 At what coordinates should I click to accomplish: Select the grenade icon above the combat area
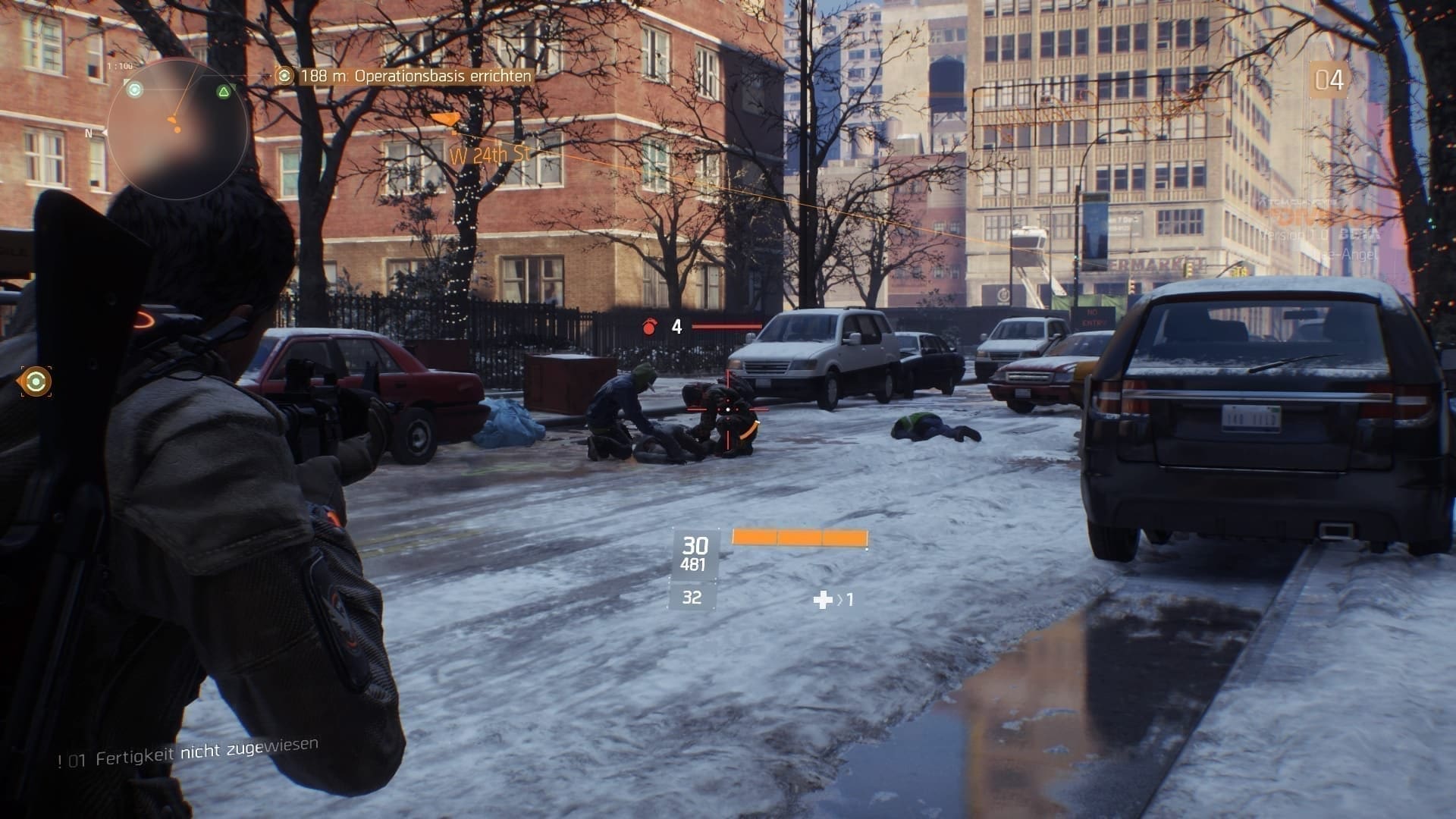tap(651, 326)
